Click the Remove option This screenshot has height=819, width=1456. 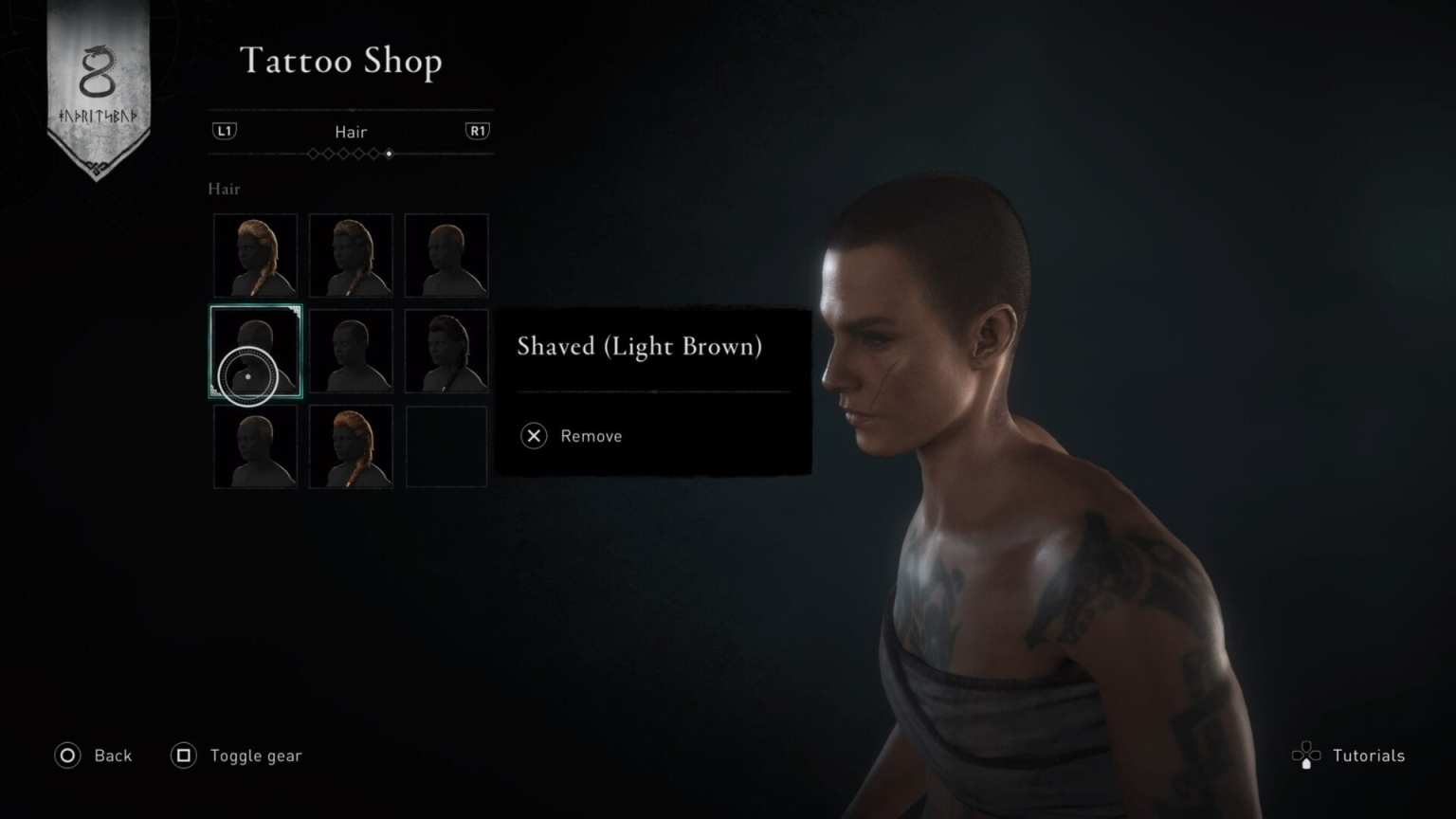pos(591,436)
